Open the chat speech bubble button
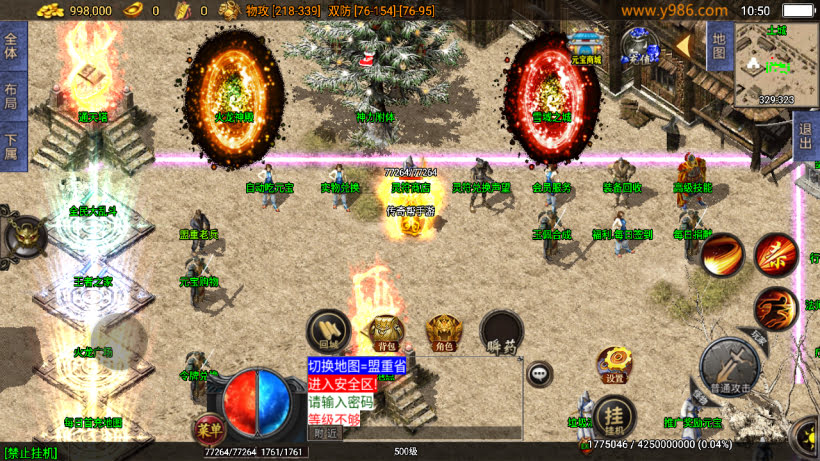 pyautogui.click(x=540, y=374)
